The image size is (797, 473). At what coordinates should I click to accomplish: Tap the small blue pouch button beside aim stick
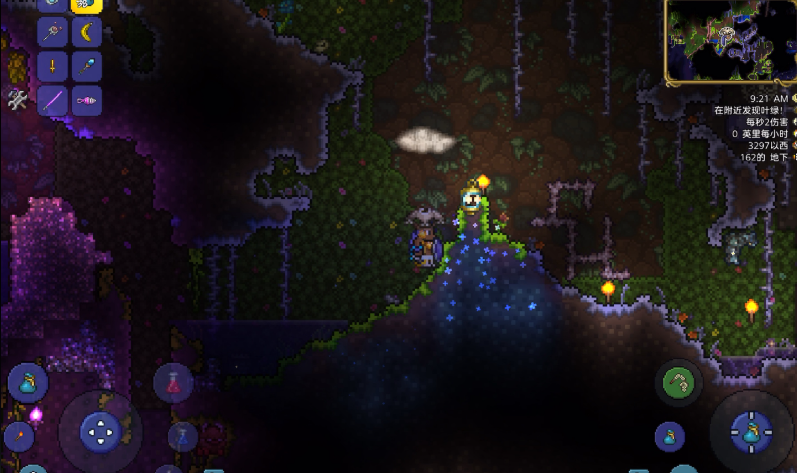coord(669,437)
